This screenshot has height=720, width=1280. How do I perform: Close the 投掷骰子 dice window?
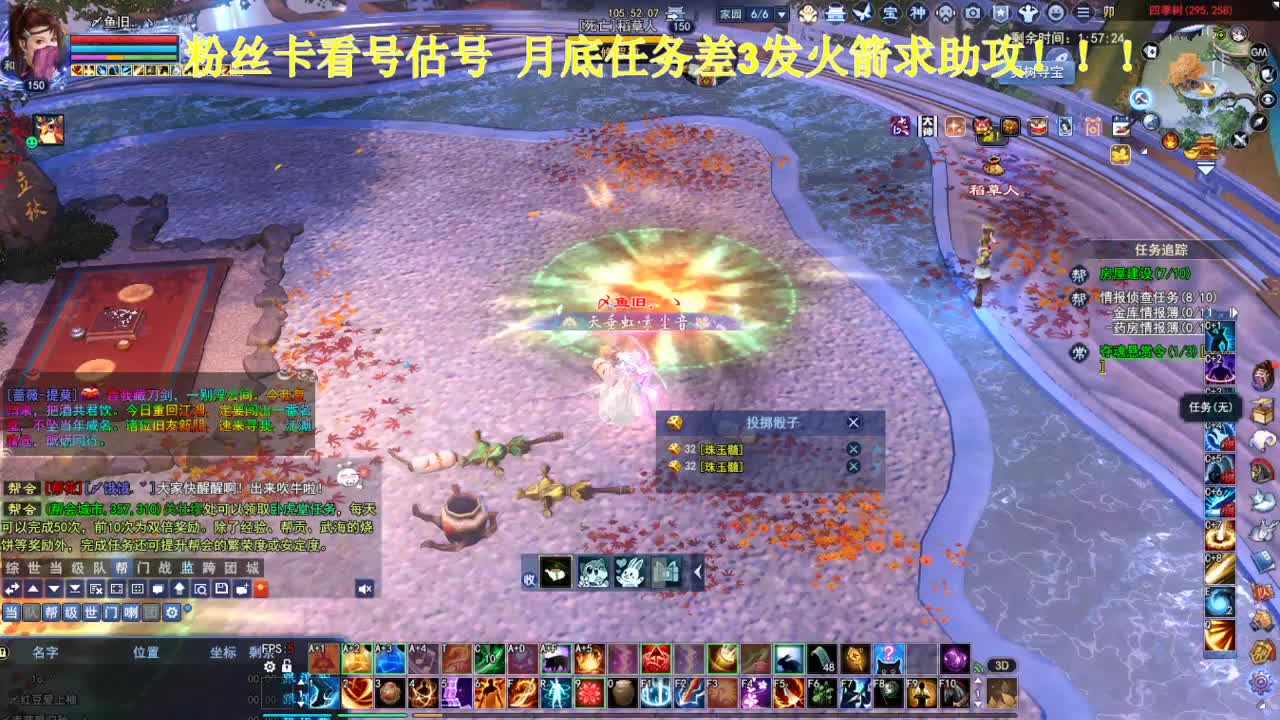pos(853,422)
